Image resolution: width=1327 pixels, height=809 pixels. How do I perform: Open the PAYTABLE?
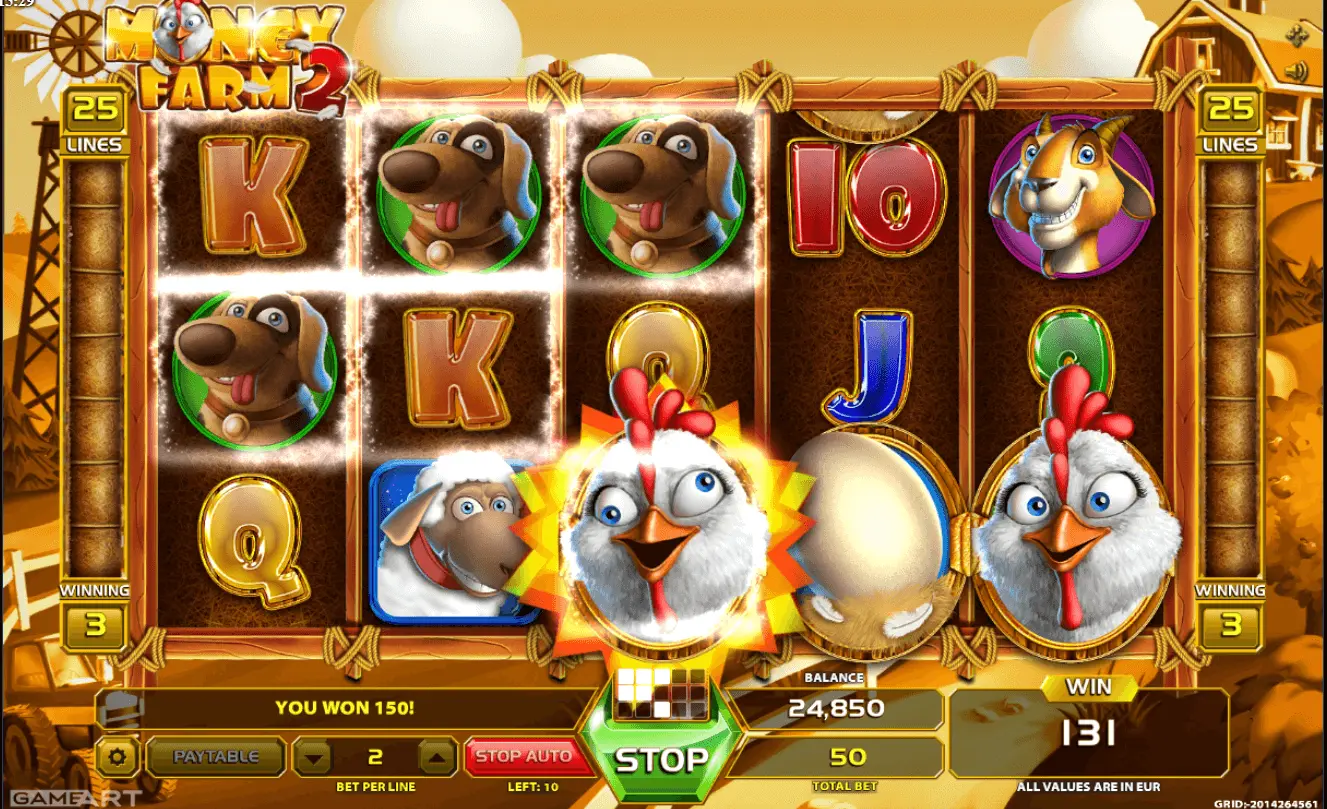tap(216, 757)
